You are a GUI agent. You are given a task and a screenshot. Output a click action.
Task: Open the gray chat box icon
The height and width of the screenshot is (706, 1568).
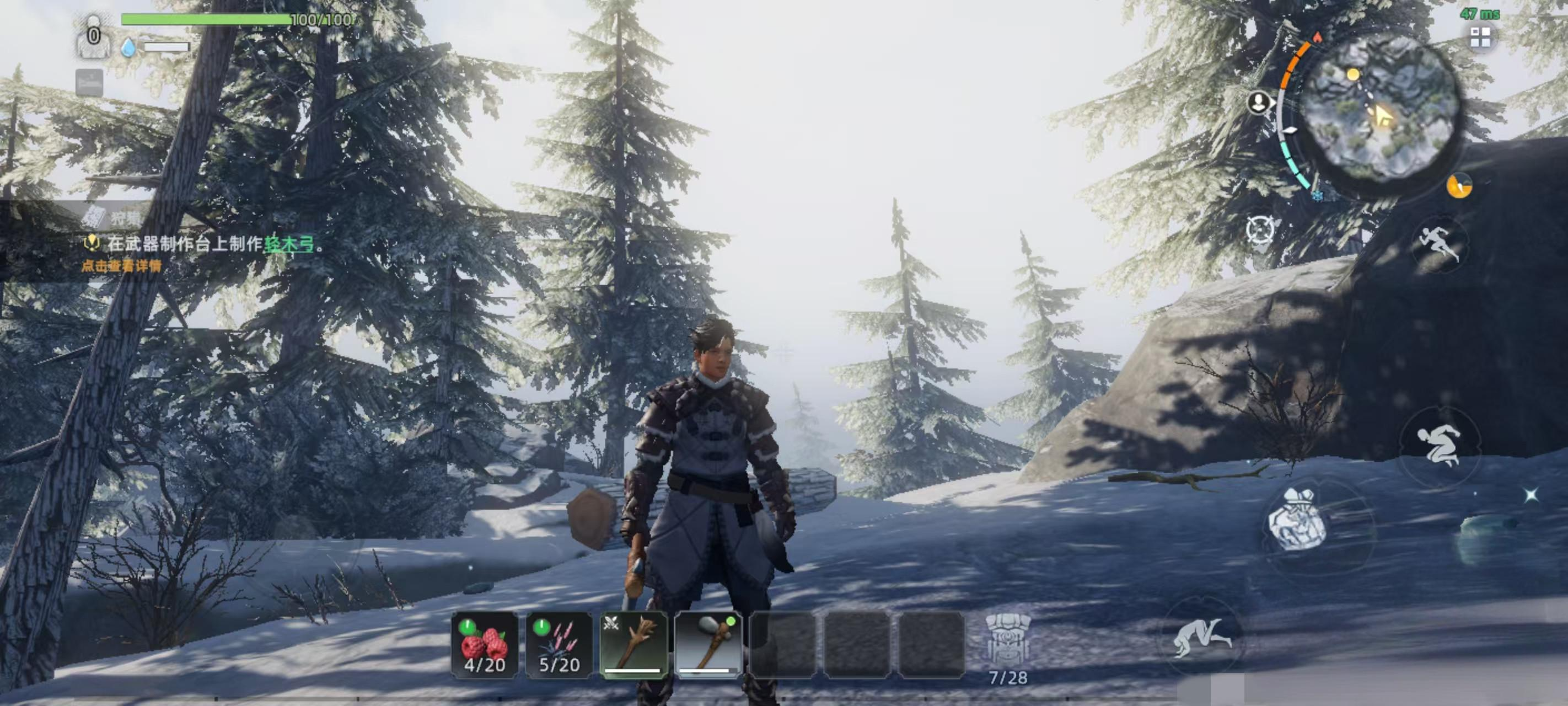pyautogui.click(x=89, y=82)
